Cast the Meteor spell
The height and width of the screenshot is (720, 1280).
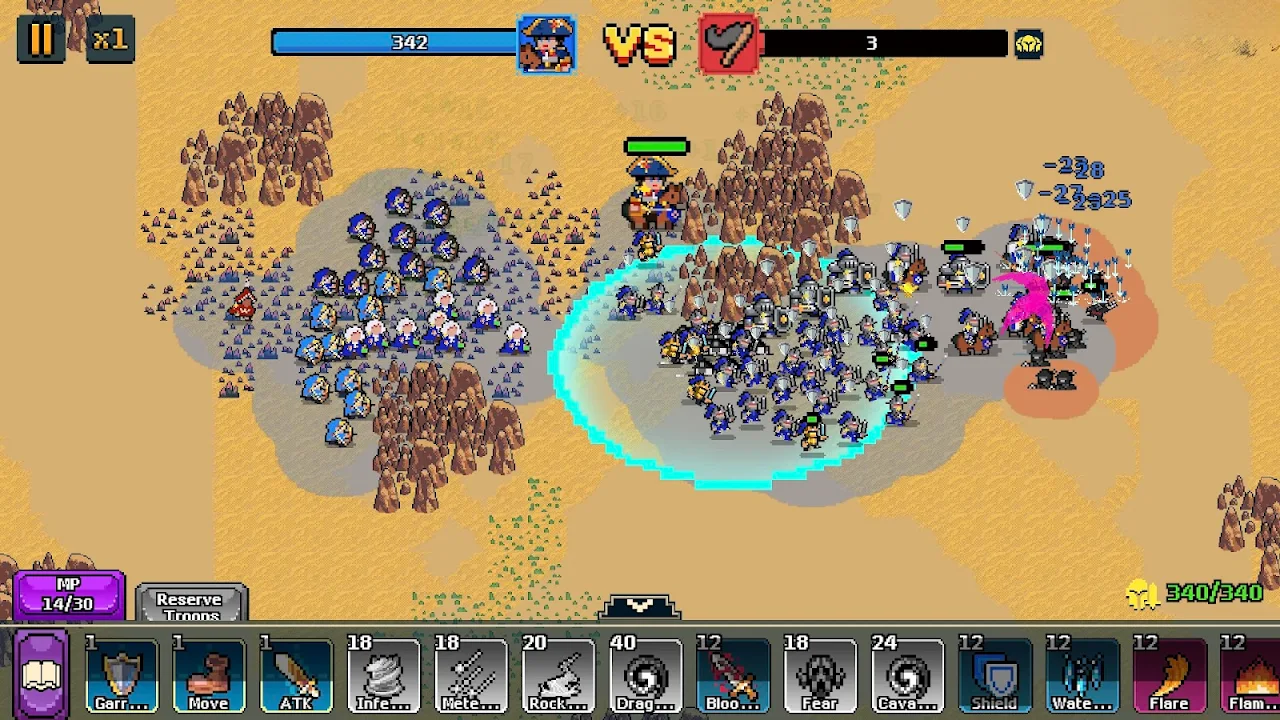point(470,676)
